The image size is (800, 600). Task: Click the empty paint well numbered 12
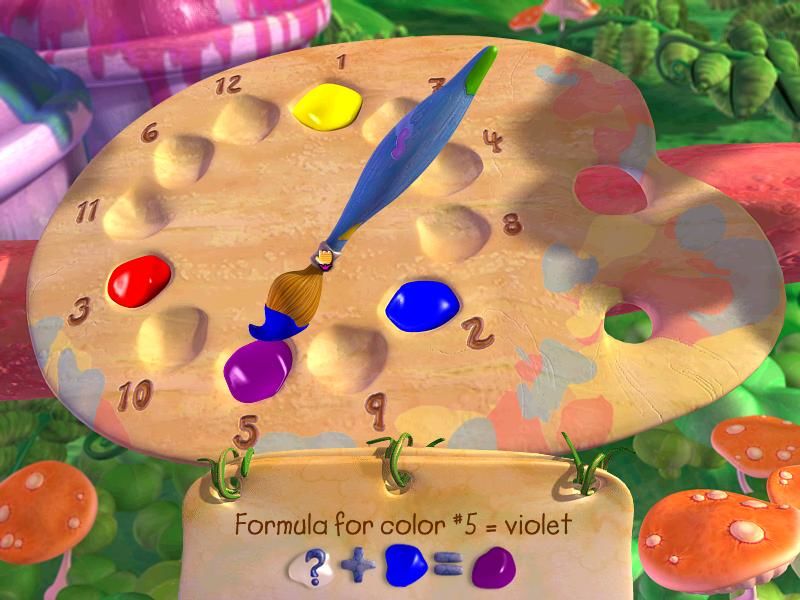pos(246,119)
